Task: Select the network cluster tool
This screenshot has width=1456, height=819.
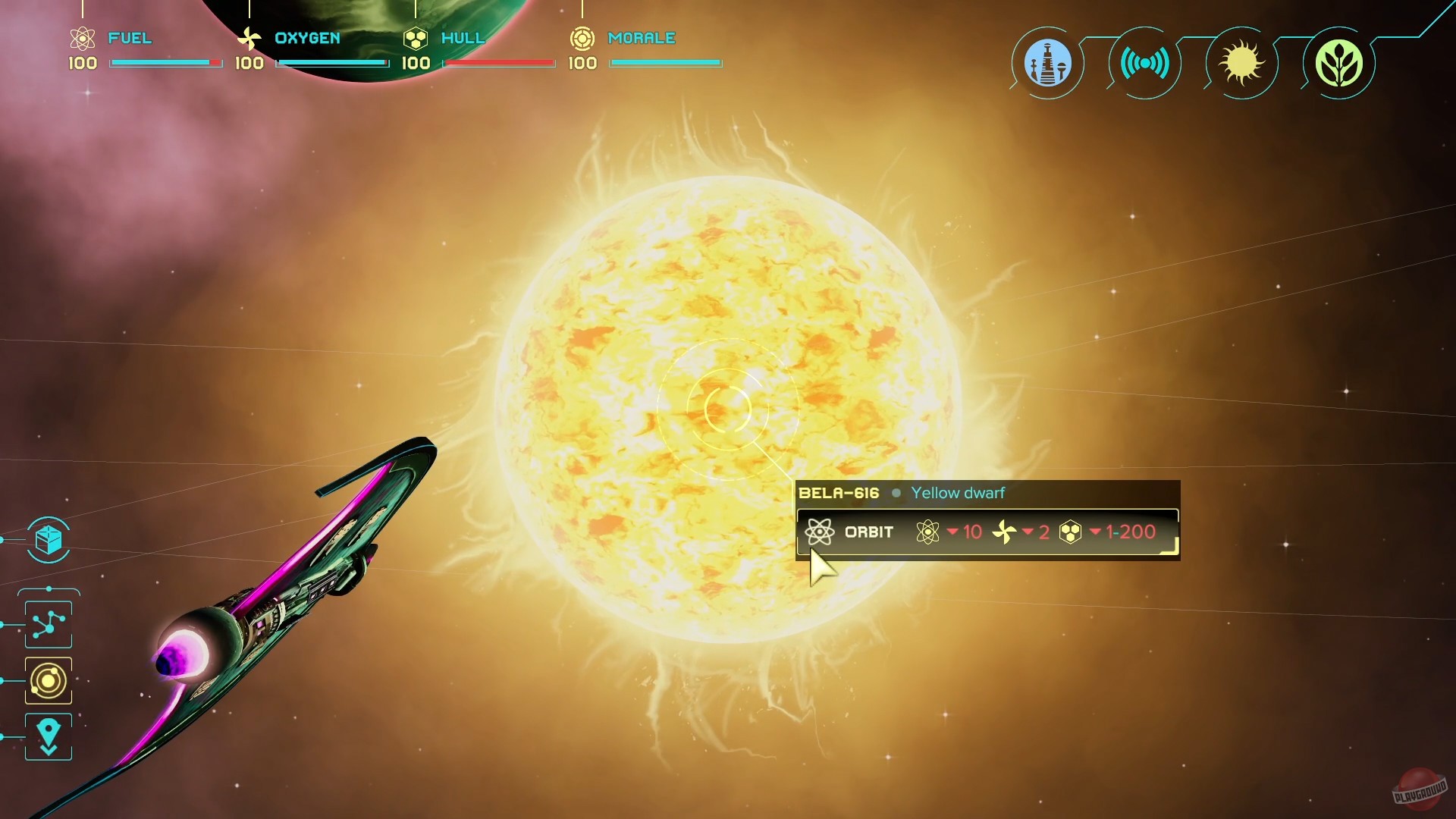Action: [48, 623]
